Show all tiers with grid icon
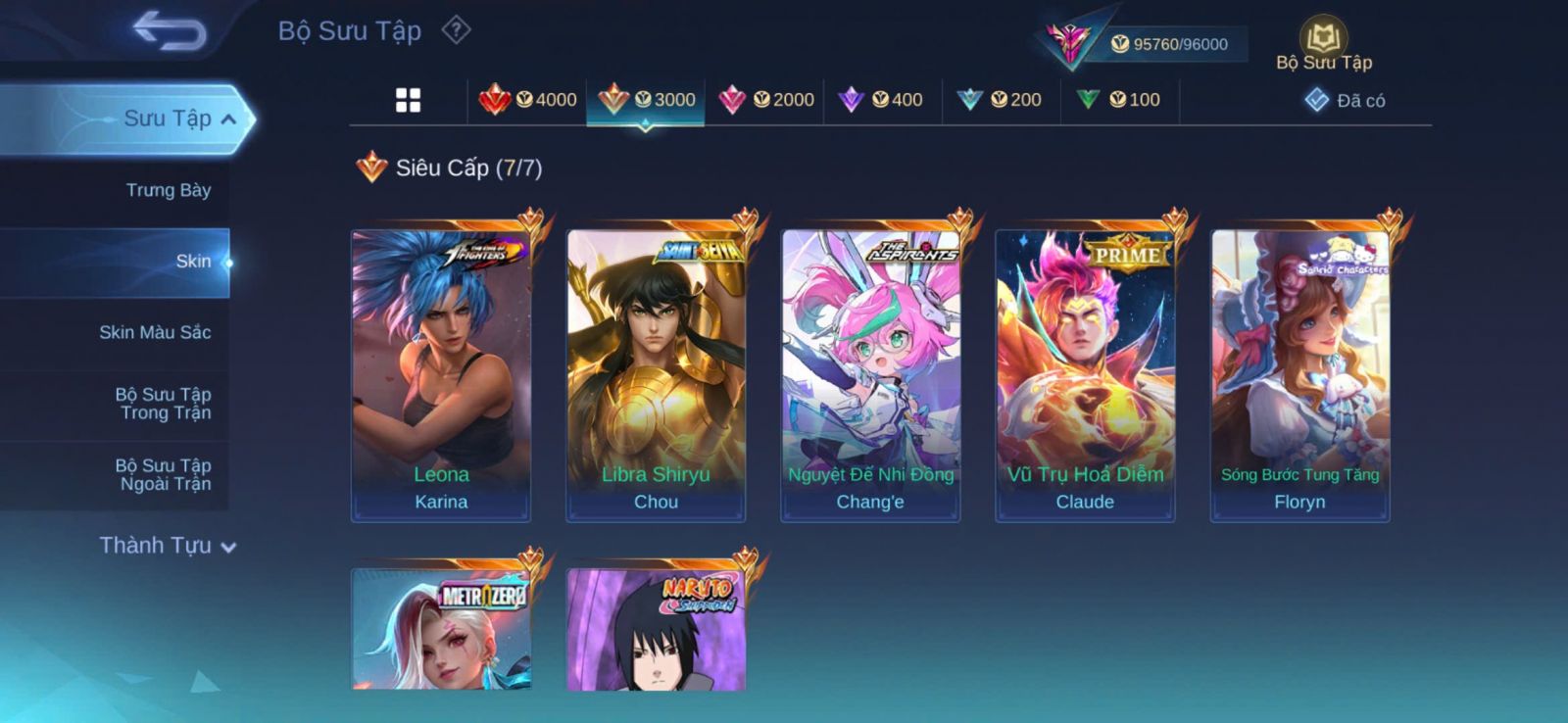This screenshot has width=1568, height=723. click(x=408, y=100)
